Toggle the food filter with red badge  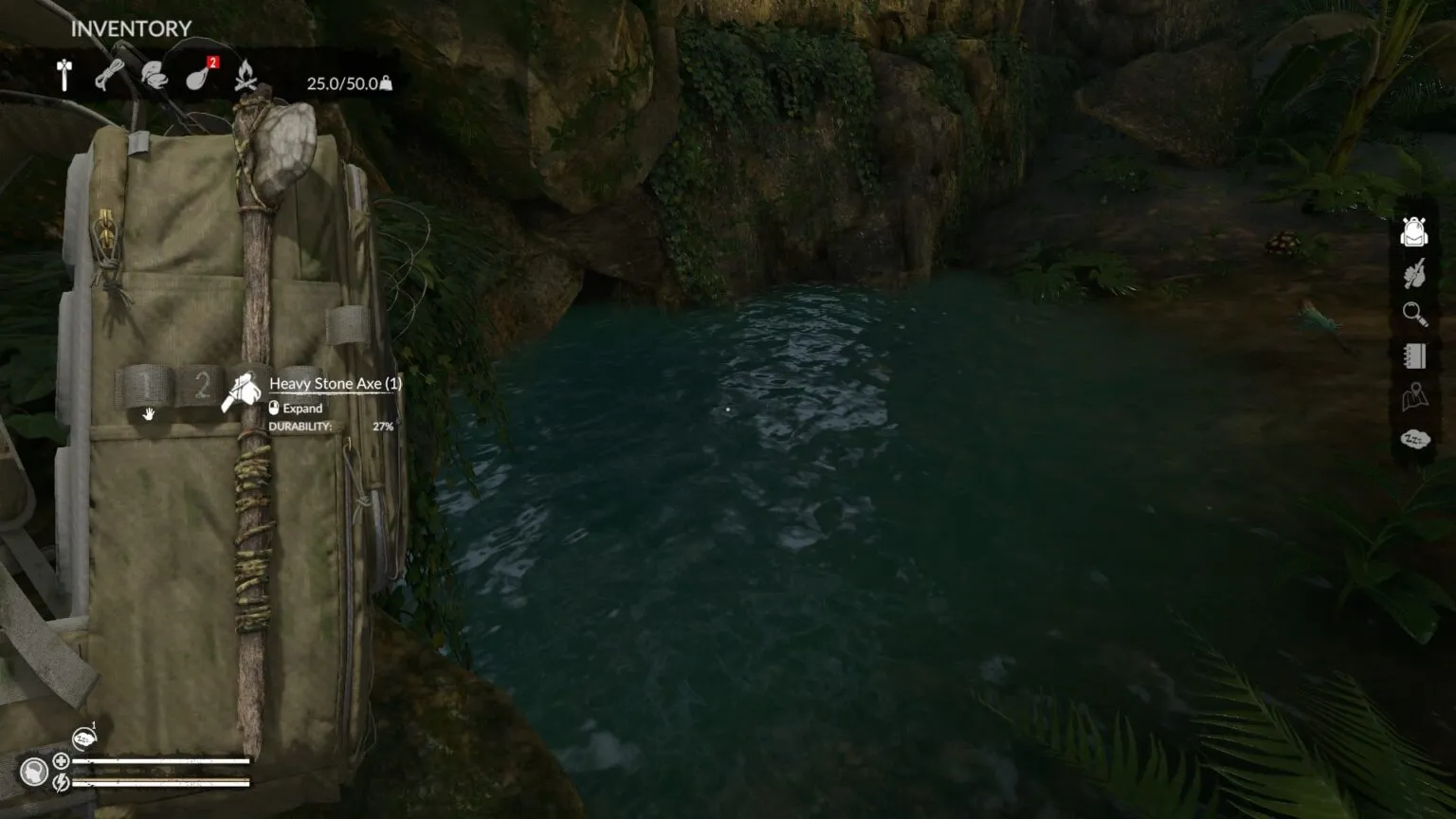[196, 76]
